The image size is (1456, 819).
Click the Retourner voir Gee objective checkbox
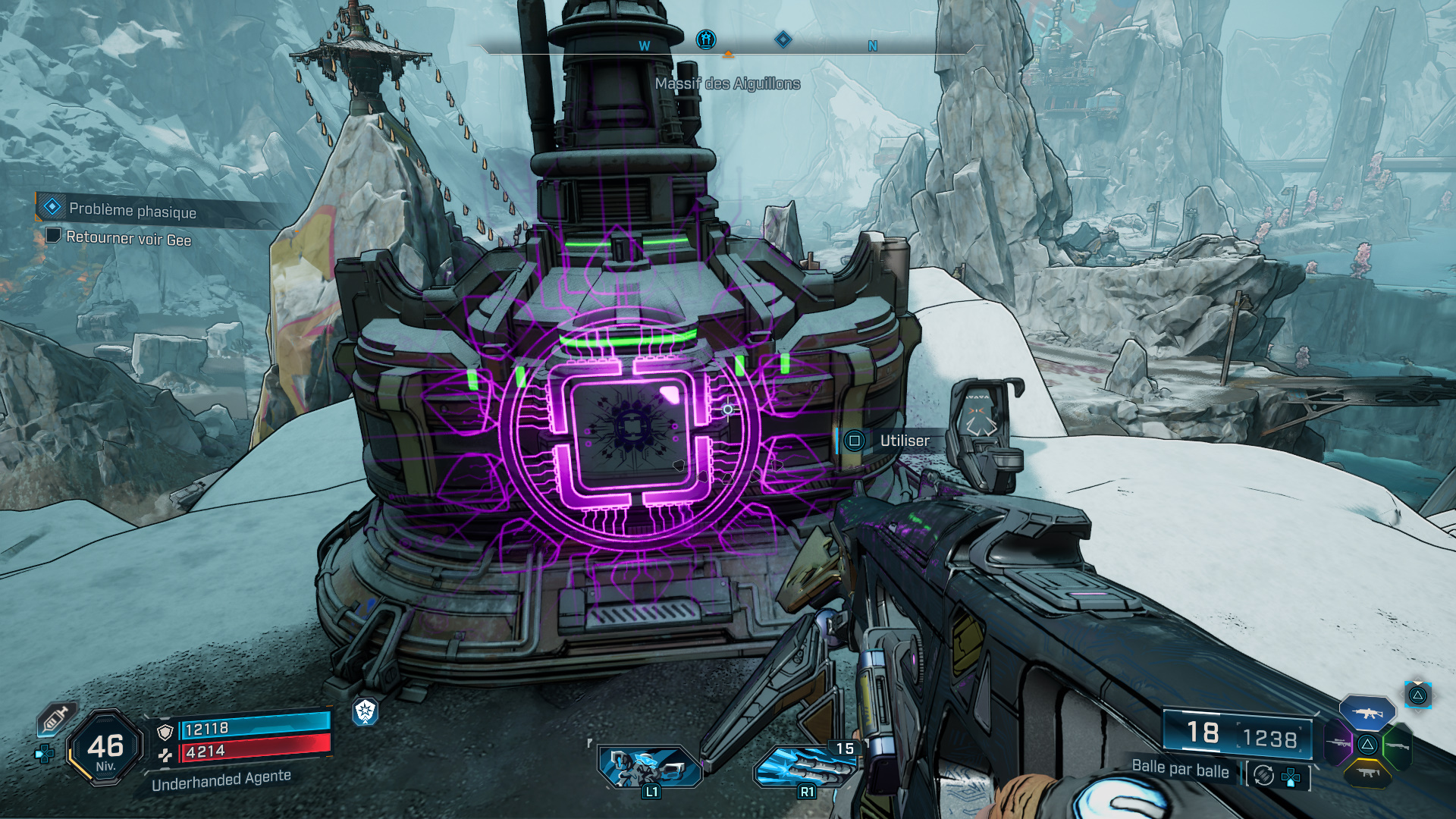(x=53, y=235)
